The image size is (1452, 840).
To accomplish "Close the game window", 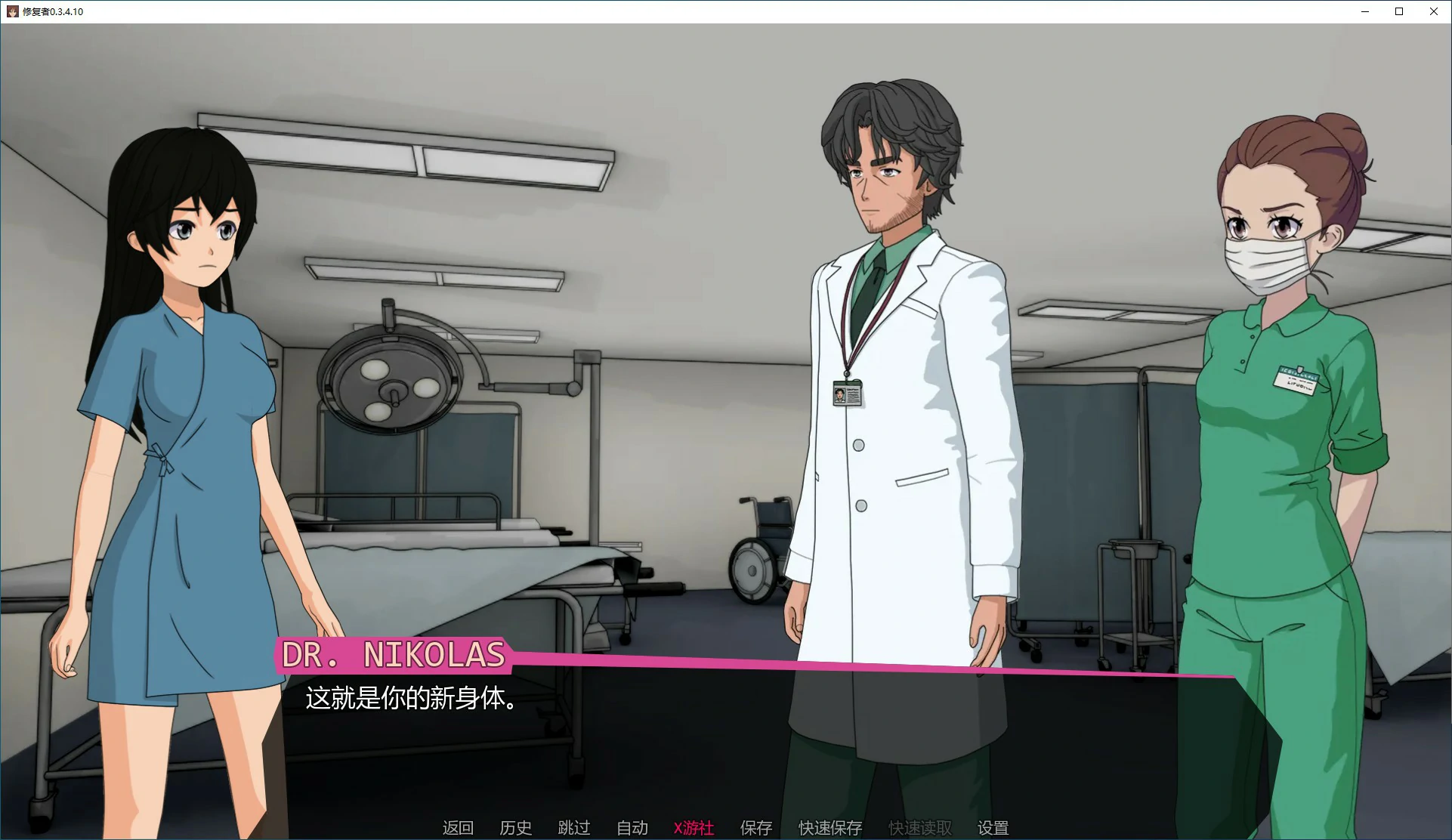I will point(1434,11).
